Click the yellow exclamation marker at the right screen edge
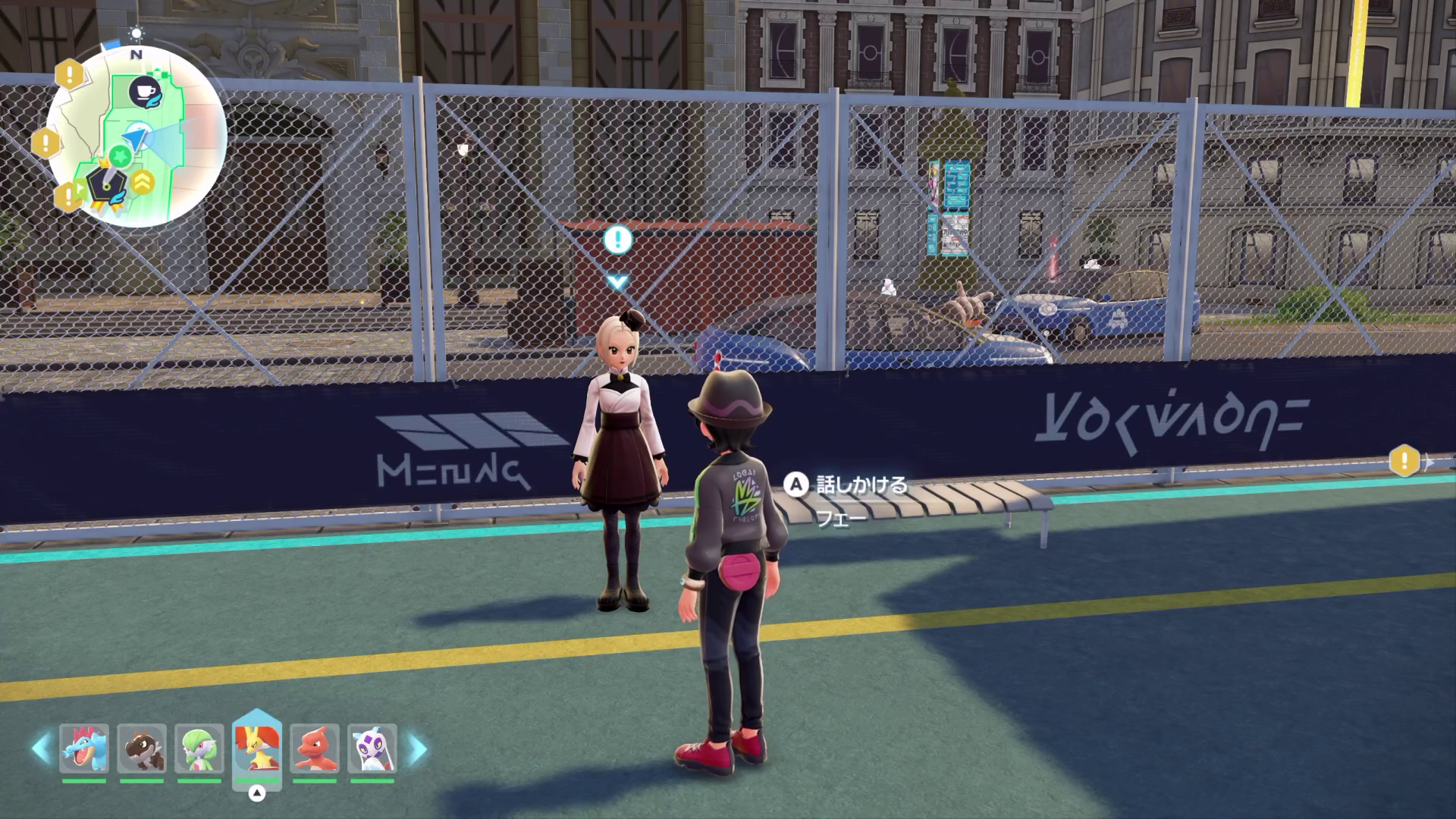This screenshot has width=1456, height=819. [1404, 460]
